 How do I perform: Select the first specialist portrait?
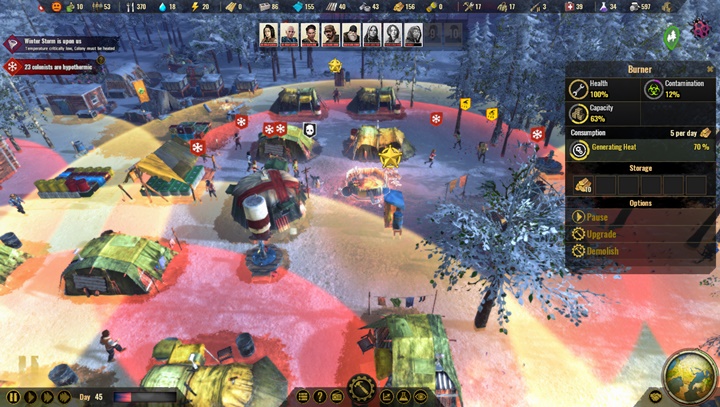pos(269,34)
